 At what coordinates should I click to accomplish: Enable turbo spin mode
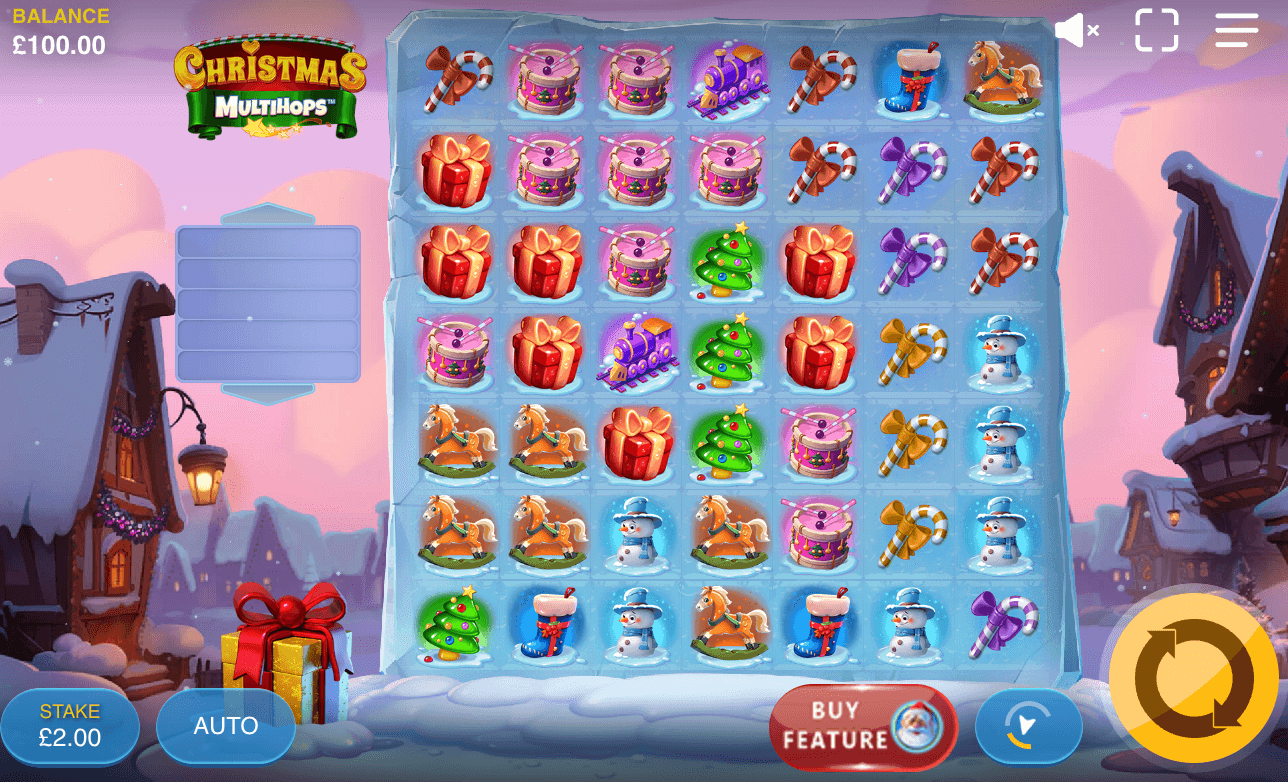click(x=1030, y=727)
